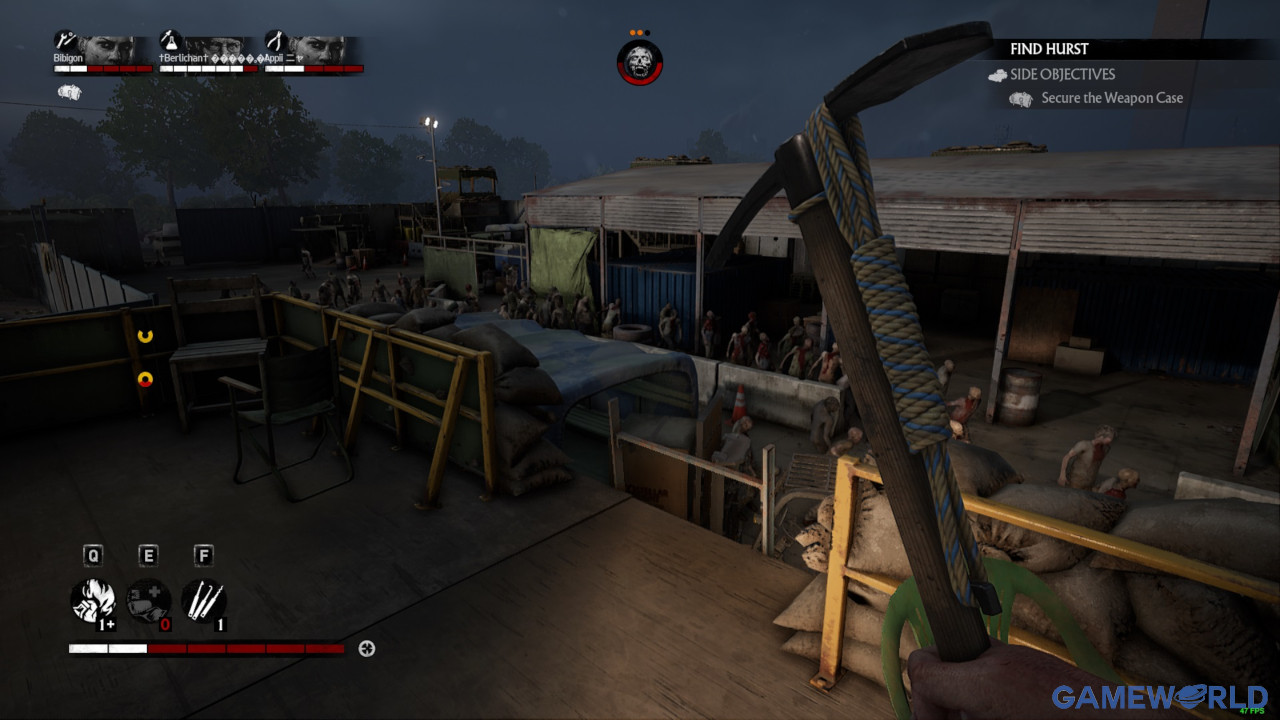This screenshot has height=720, width=1280.
Task: Select the Secure the Weapon Case objective
Action: (1111, 98)
